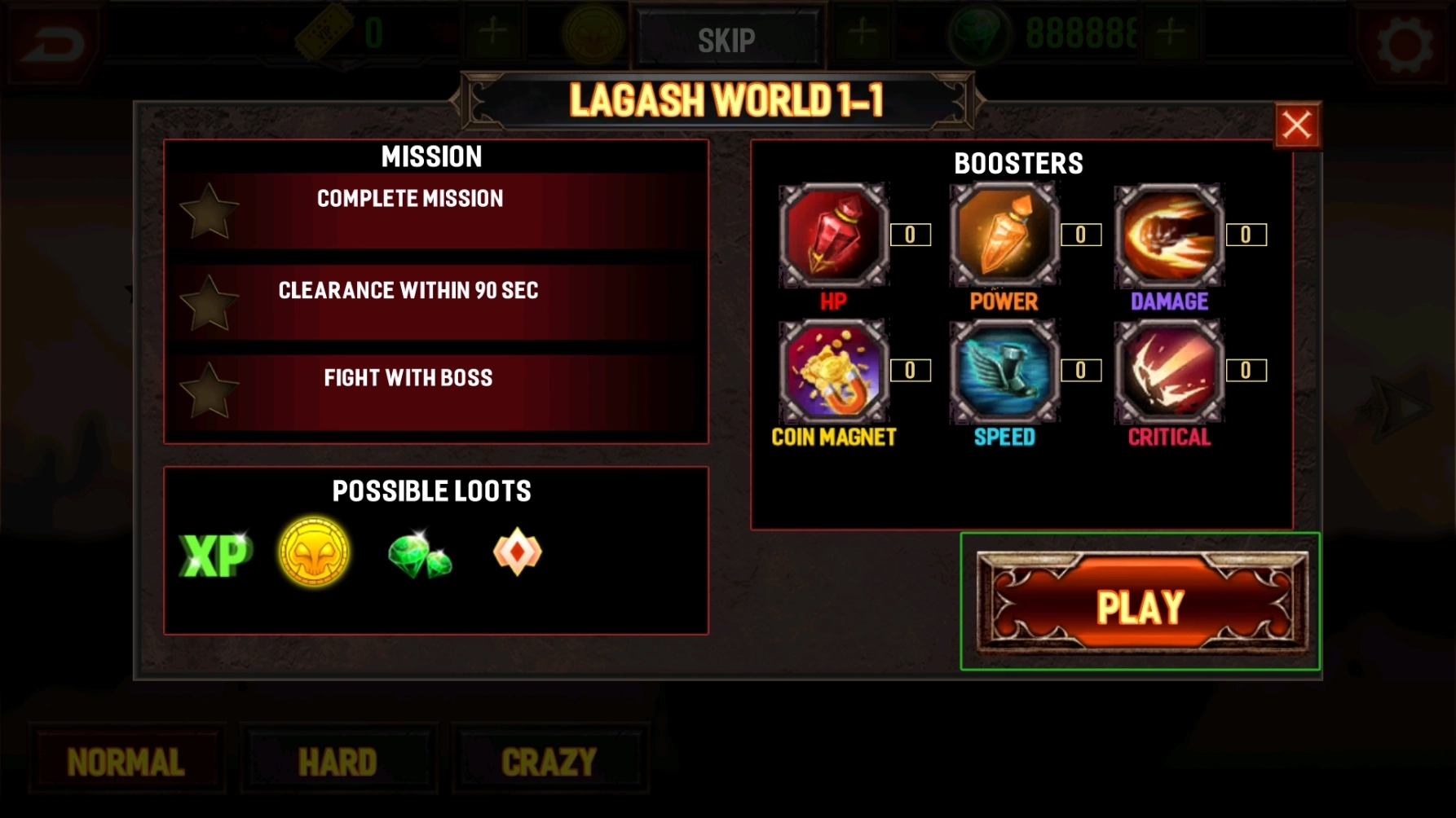Add tickets using the plus button

point(492,33)
